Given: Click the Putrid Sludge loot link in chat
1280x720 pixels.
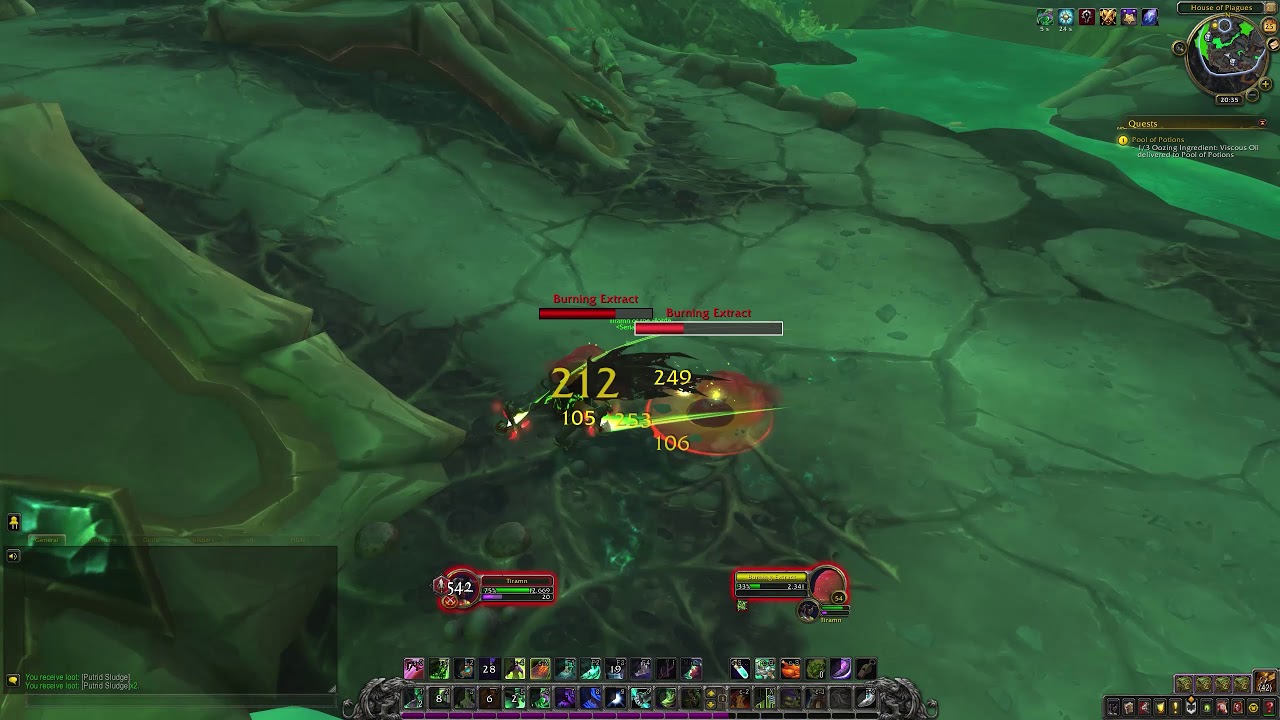Looking at the screenshot, I should click(x=105, y=677).
